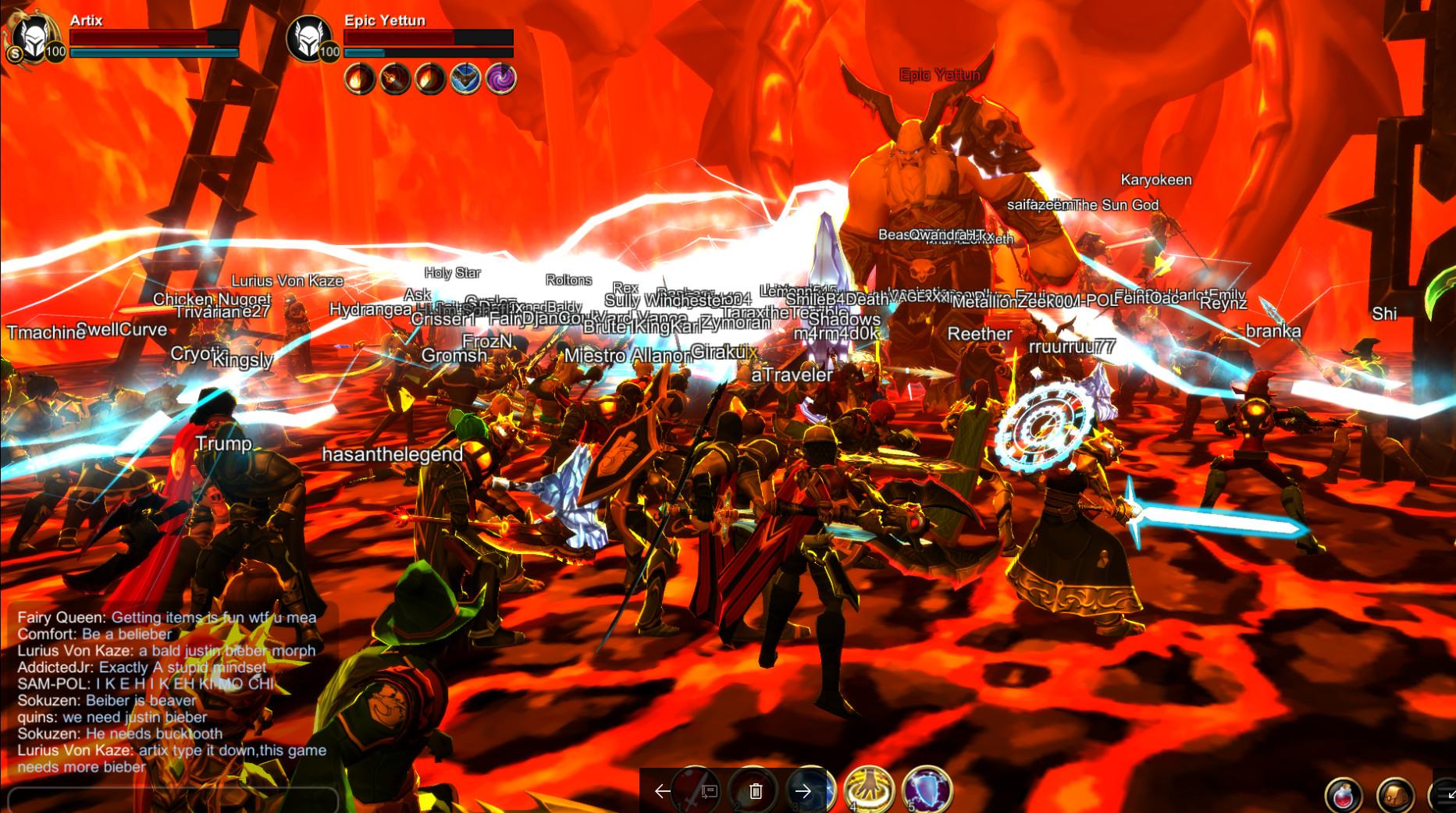Click the Lurius Von Kaze chat message
This screenshot has height=813, width=1456.
tap(166, 651)
